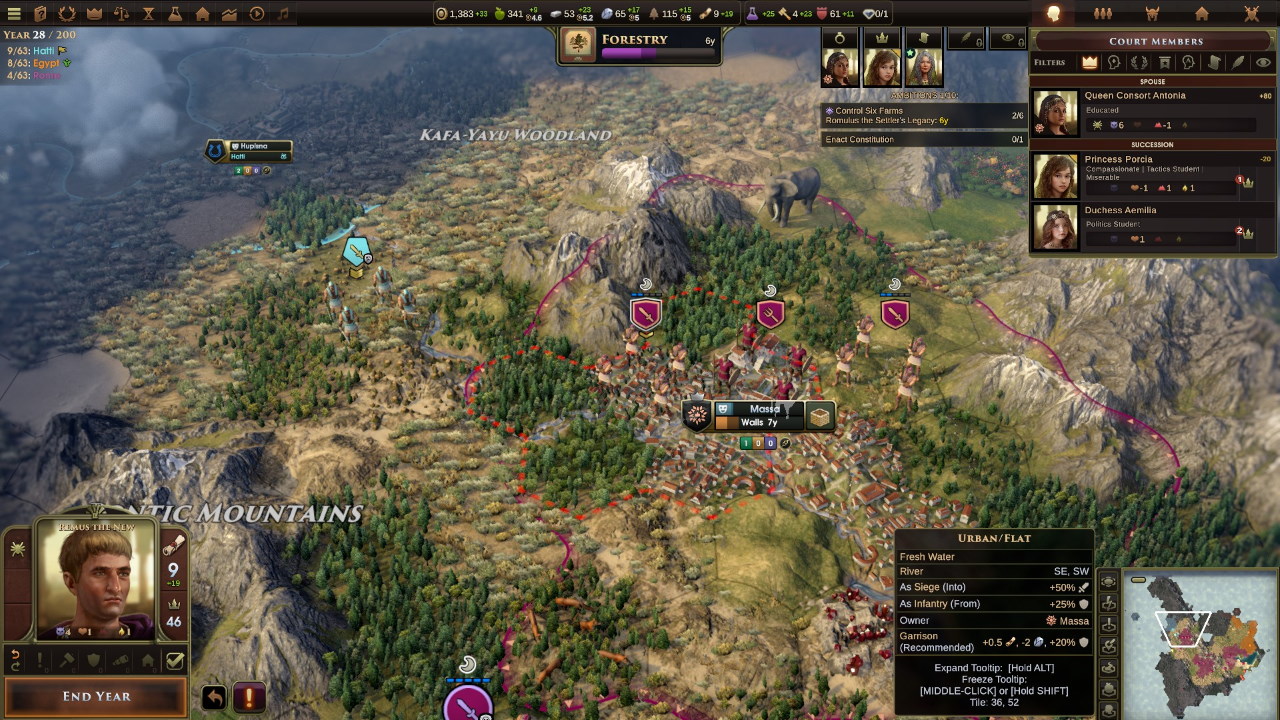Select Queen Consort Antonia in the court list
The height and width of the screenshot is (720, 1280).
click(1152, 112)
